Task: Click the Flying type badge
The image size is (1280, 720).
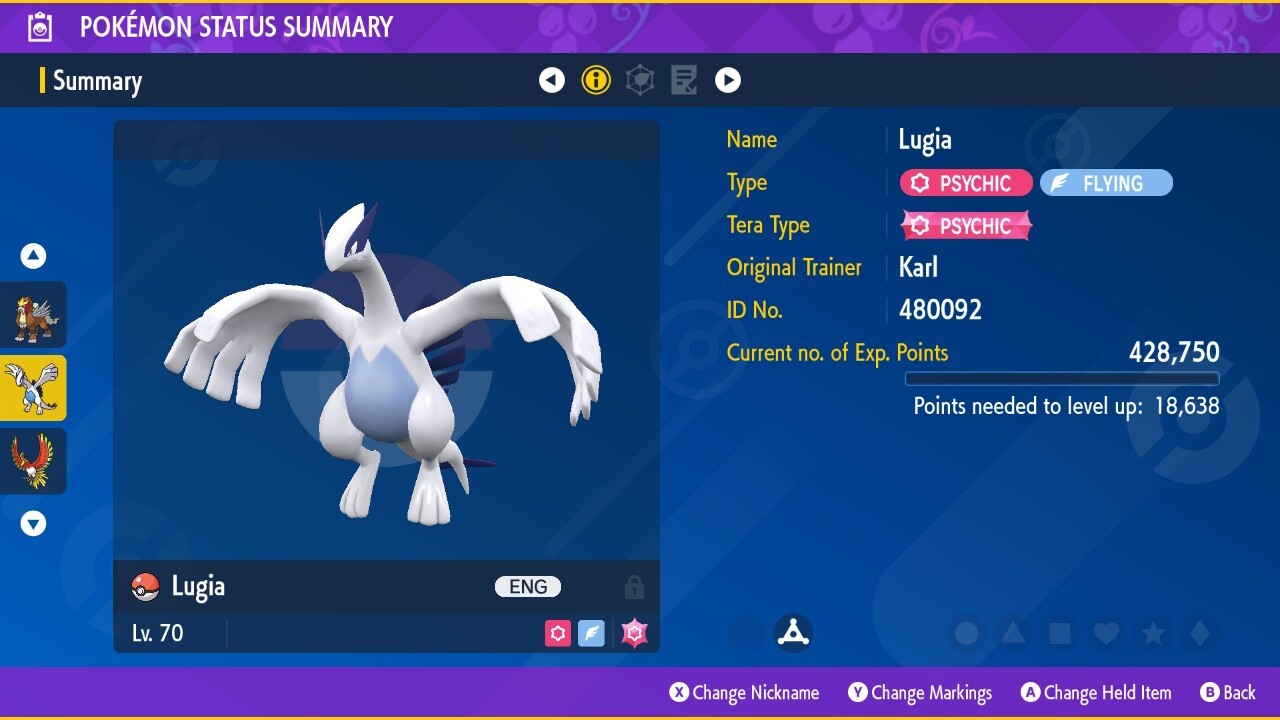Action: (x=1105, y=182)
